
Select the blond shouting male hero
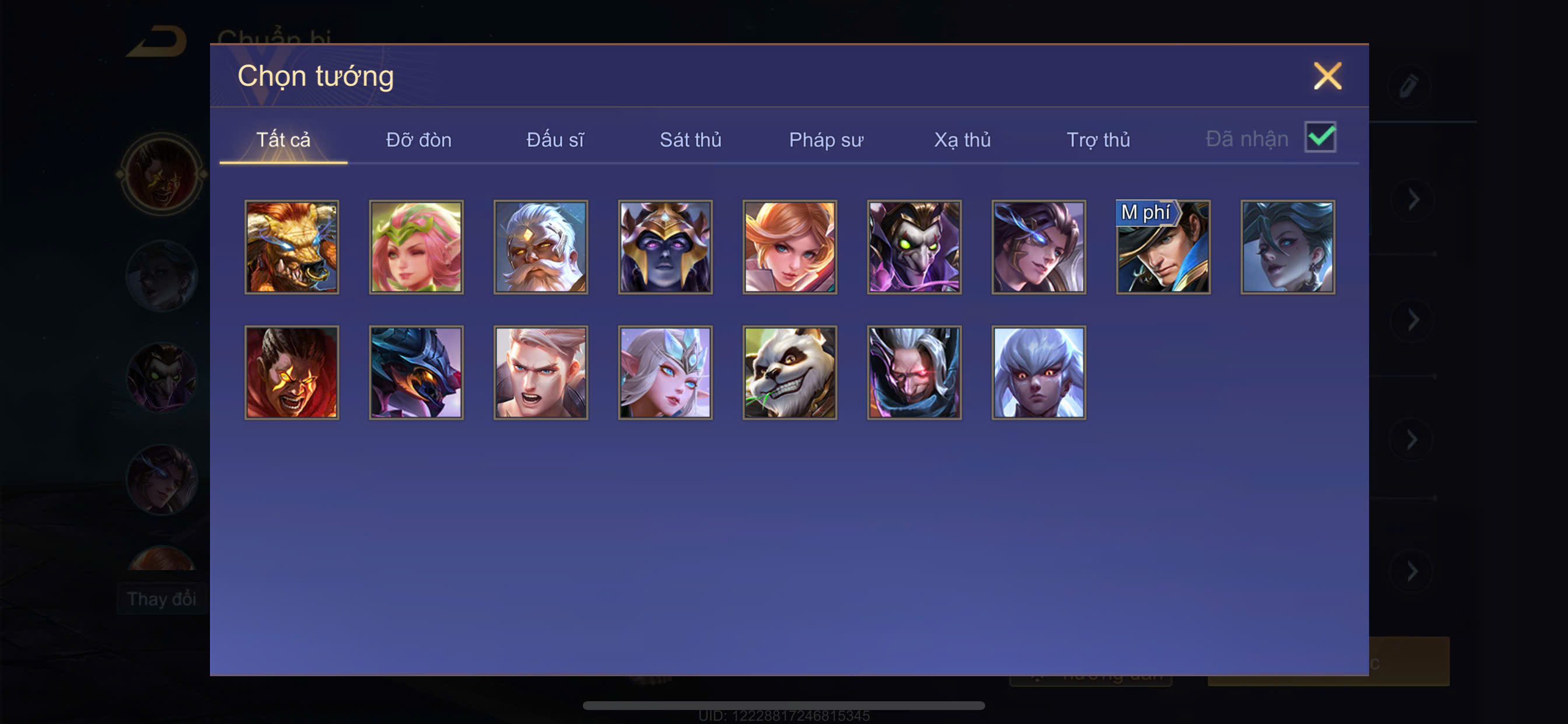click(541, 372)
